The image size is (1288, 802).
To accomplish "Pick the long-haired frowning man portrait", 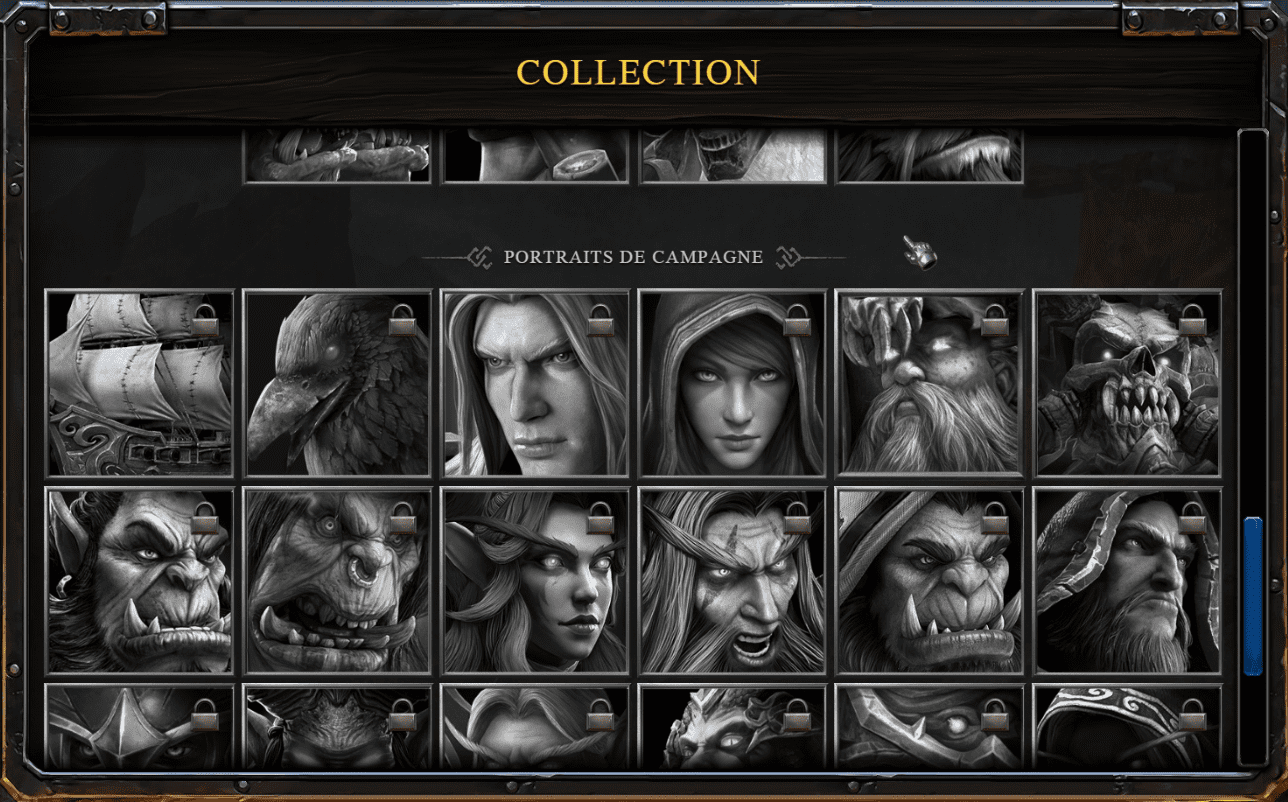I will pos(535,383).
